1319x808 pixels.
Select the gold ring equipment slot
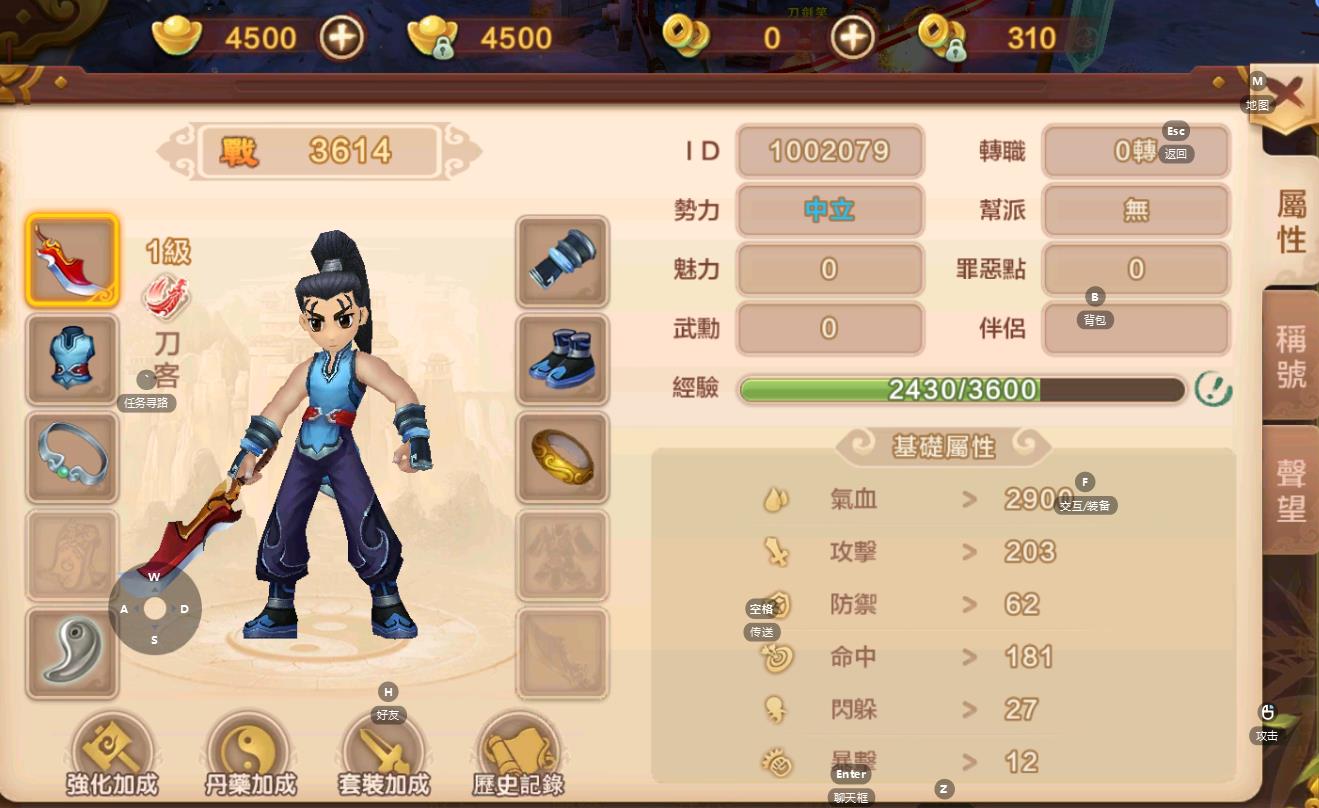tap(562, 457)
